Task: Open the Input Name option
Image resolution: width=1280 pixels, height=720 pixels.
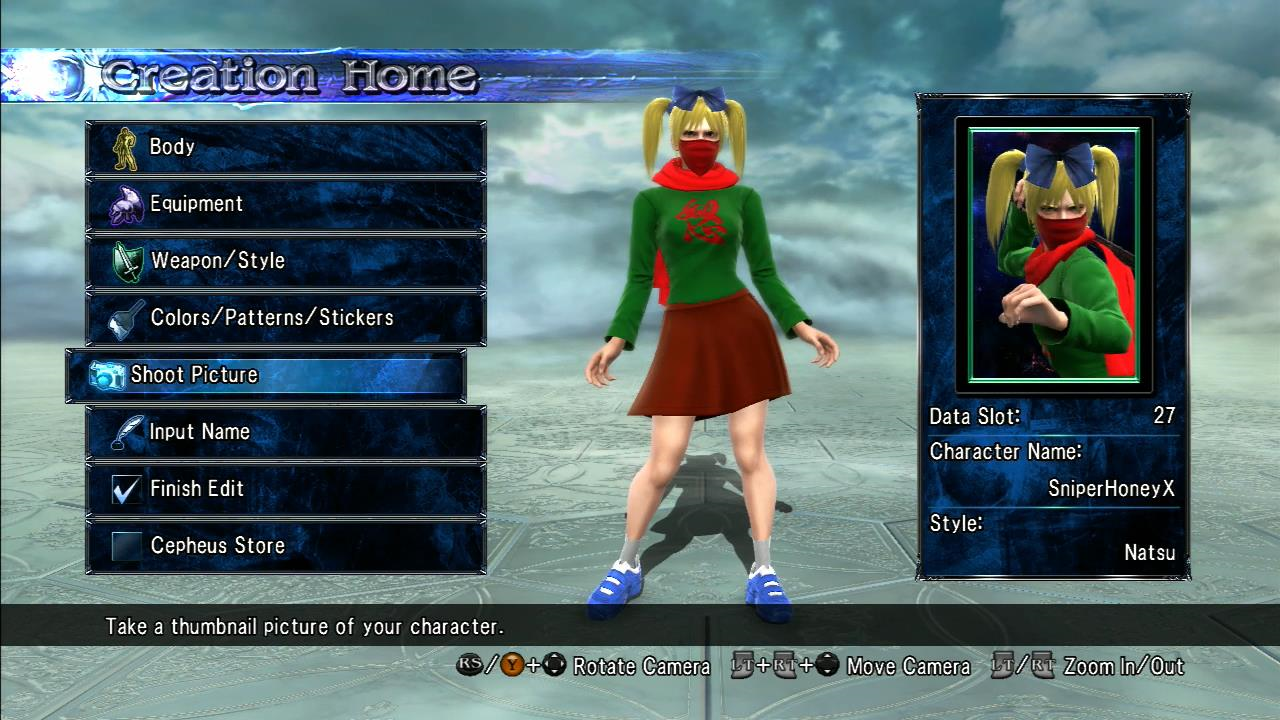Action: click(286, 432)
